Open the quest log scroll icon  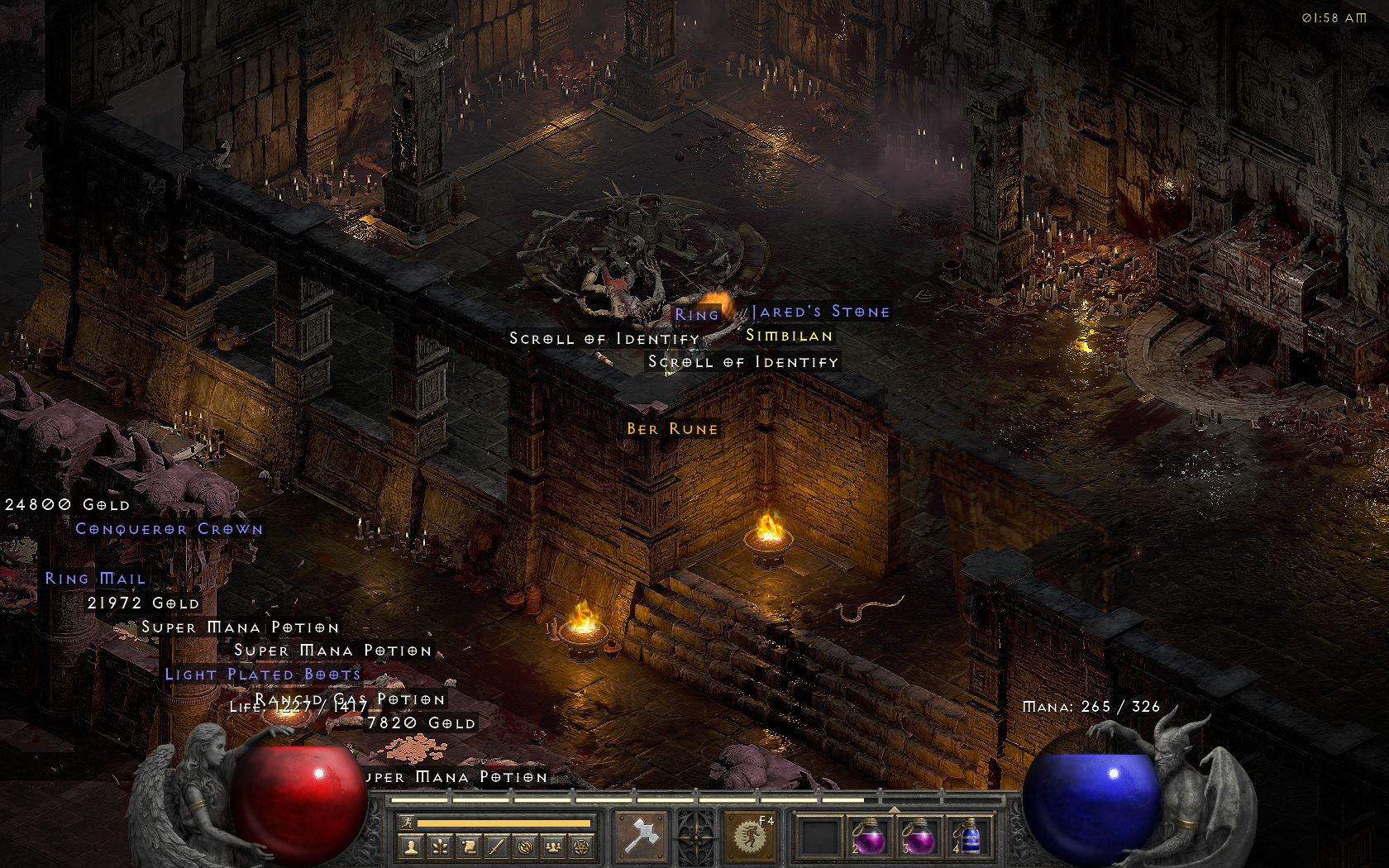pyautogui.click(x=468, y=847)
